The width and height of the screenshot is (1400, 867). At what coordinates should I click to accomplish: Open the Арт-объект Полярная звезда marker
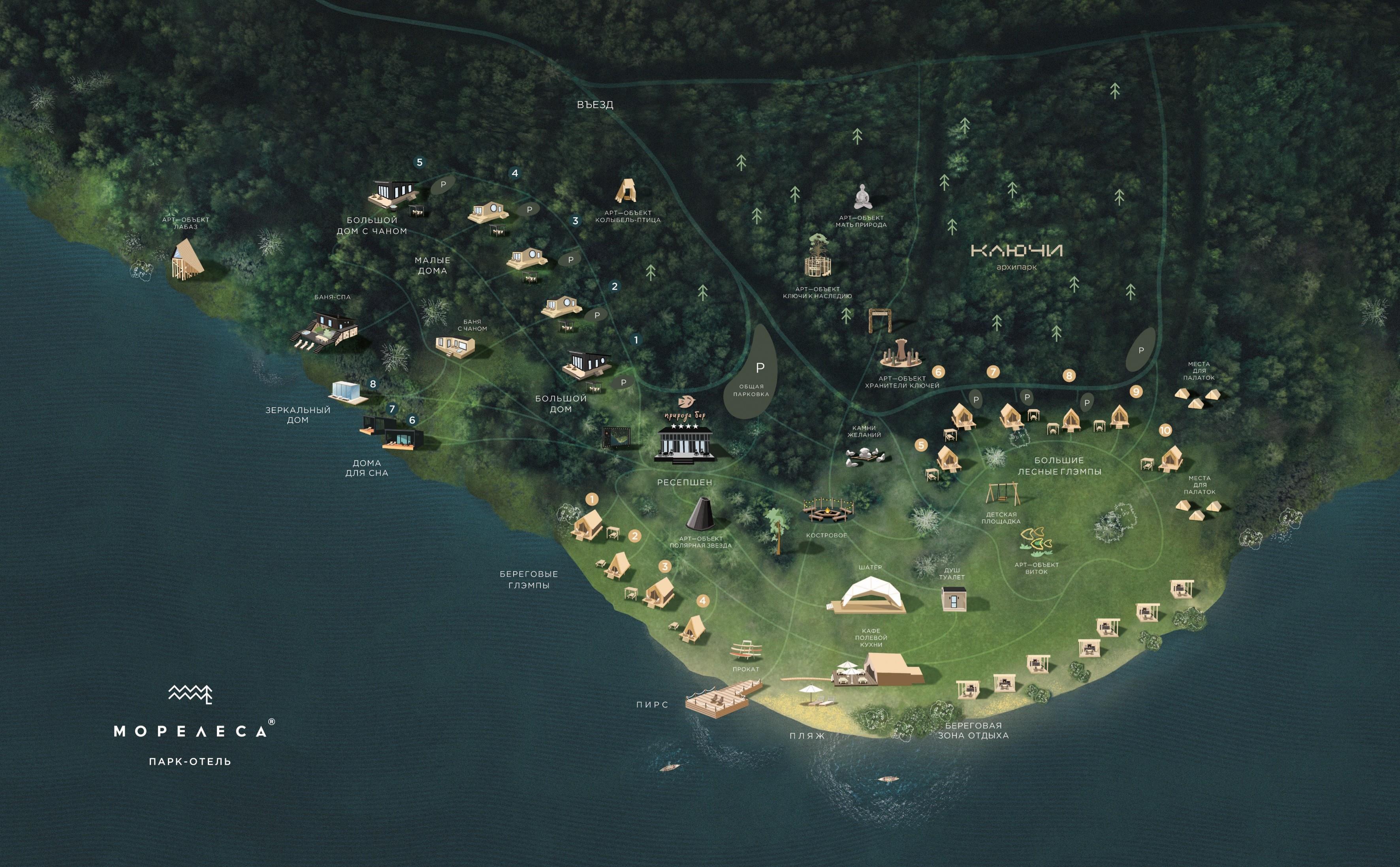tap(700, 514)
